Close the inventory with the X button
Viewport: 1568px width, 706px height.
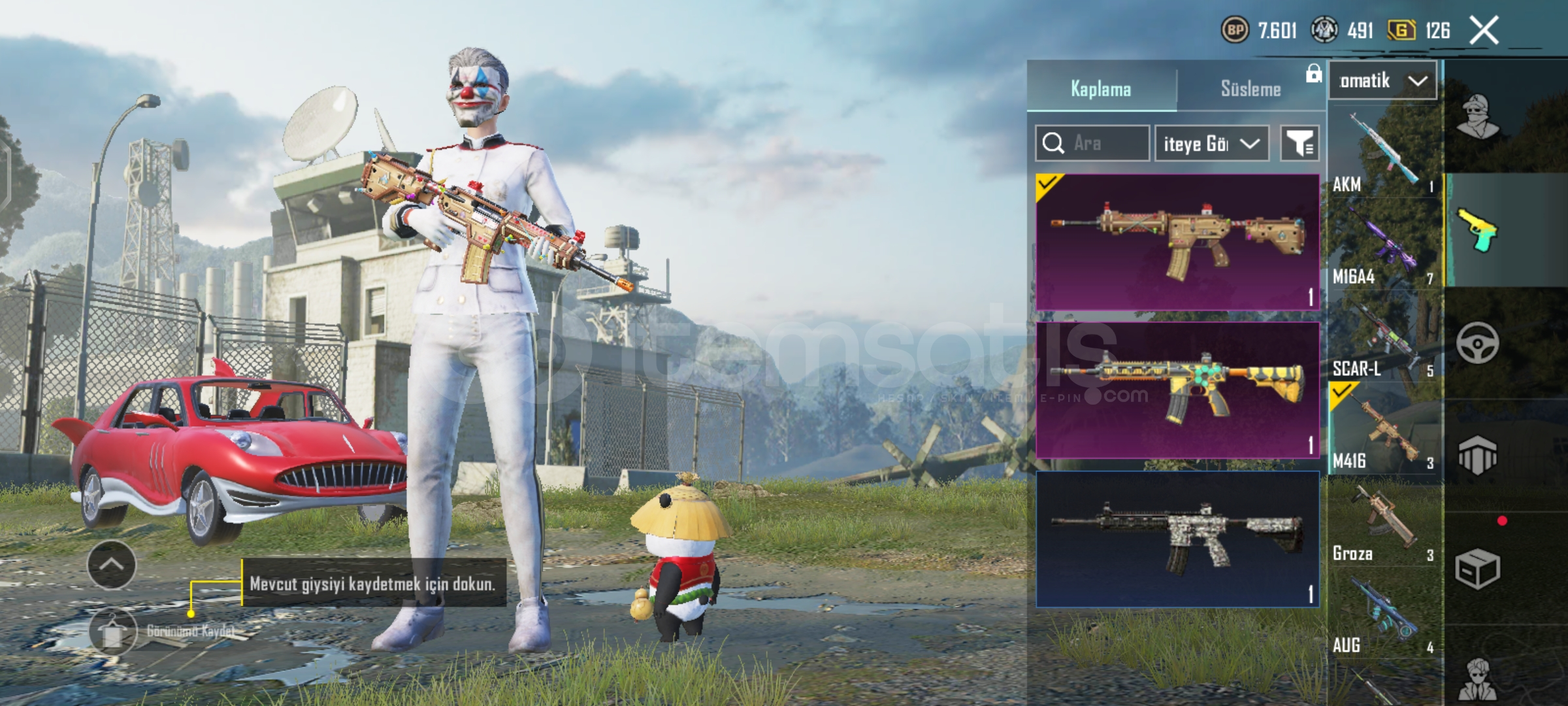click(x=1484, y=31)
